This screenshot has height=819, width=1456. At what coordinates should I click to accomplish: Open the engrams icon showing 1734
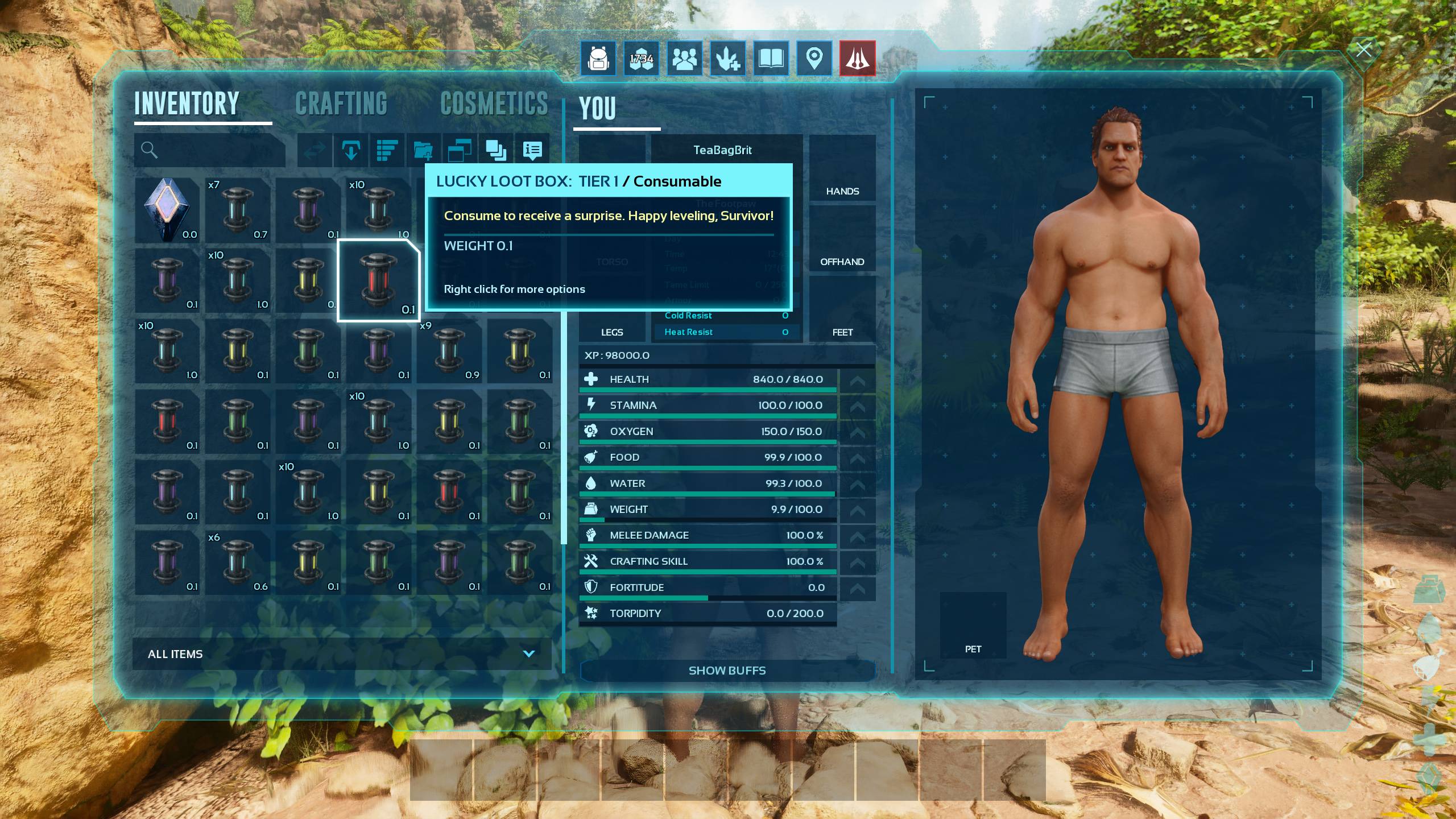[x=641, y=58]
